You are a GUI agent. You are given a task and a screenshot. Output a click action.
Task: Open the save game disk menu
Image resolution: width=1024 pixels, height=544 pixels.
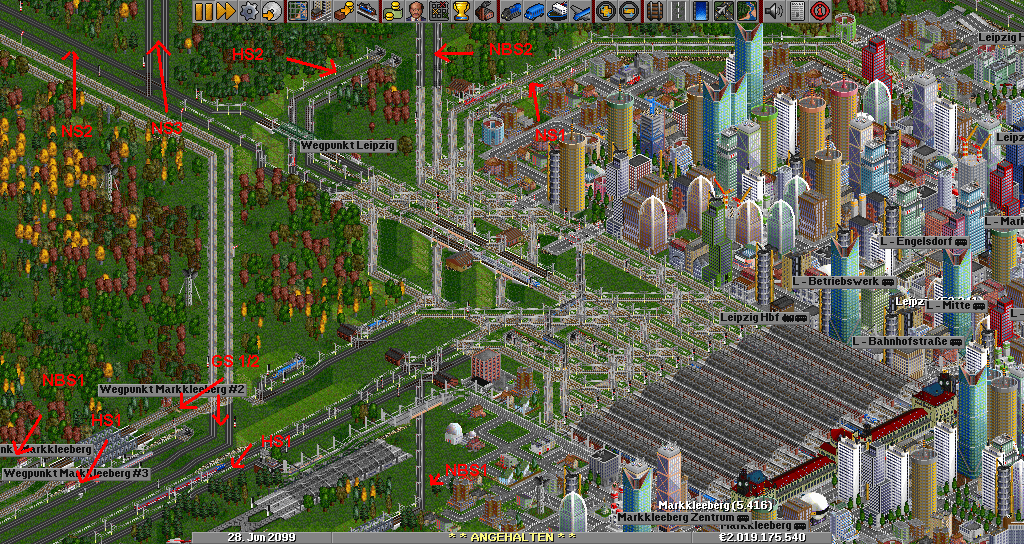click(x=271, y=11)
